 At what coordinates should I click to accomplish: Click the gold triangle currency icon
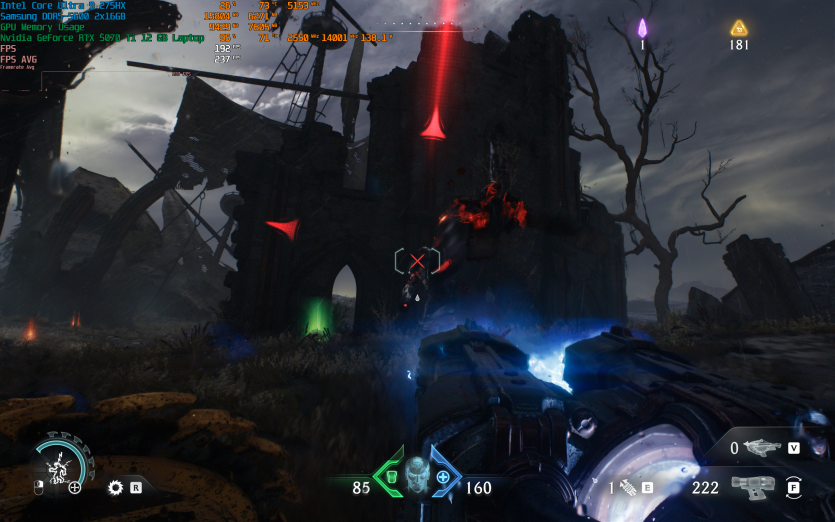click(739, 28)
